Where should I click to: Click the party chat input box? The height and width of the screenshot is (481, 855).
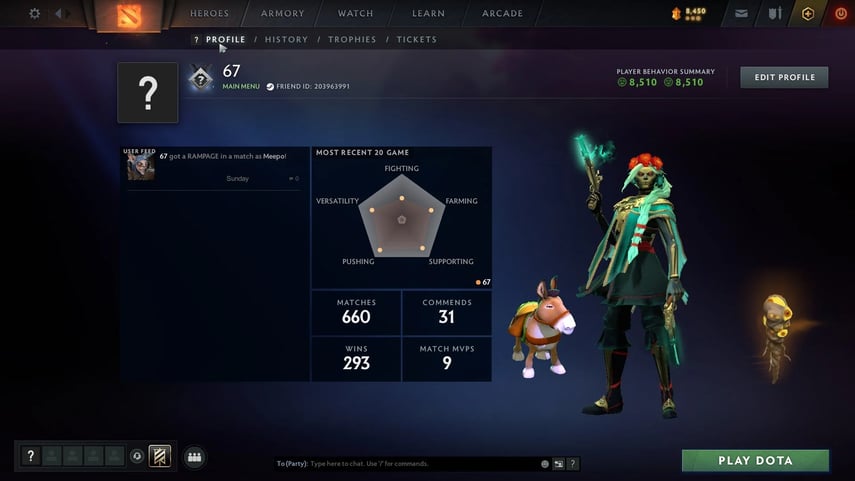point(420,464)
